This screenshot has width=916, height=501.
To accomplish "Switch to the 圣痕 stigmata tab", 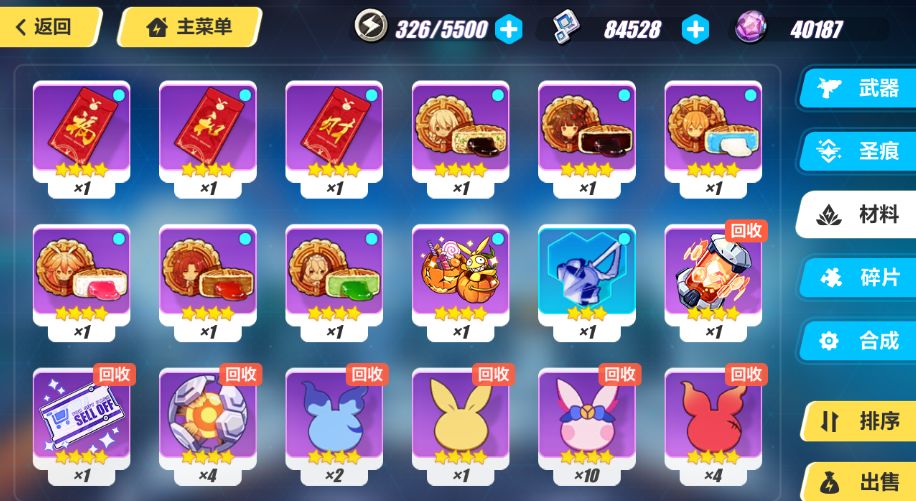I will click(860, 151).
